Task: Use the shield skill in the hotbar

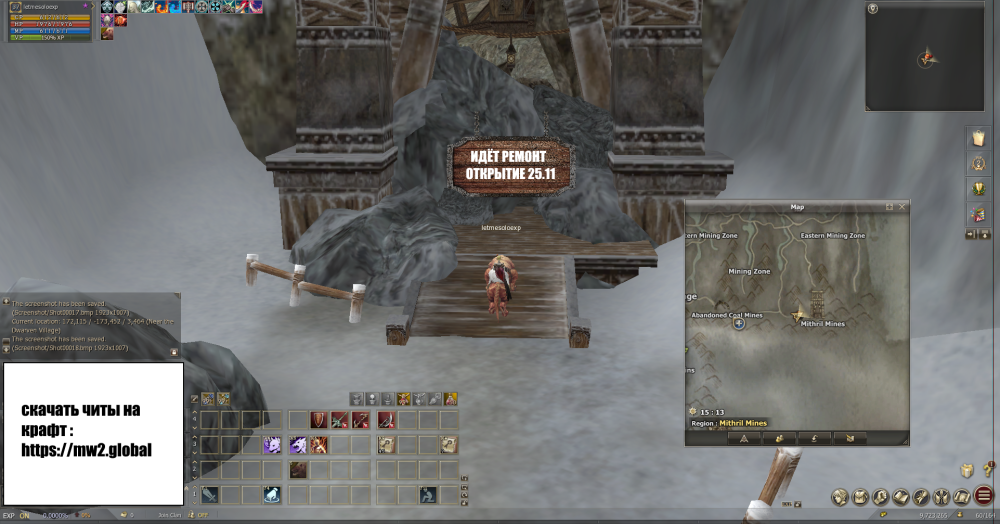Action: tap(317, 420)
